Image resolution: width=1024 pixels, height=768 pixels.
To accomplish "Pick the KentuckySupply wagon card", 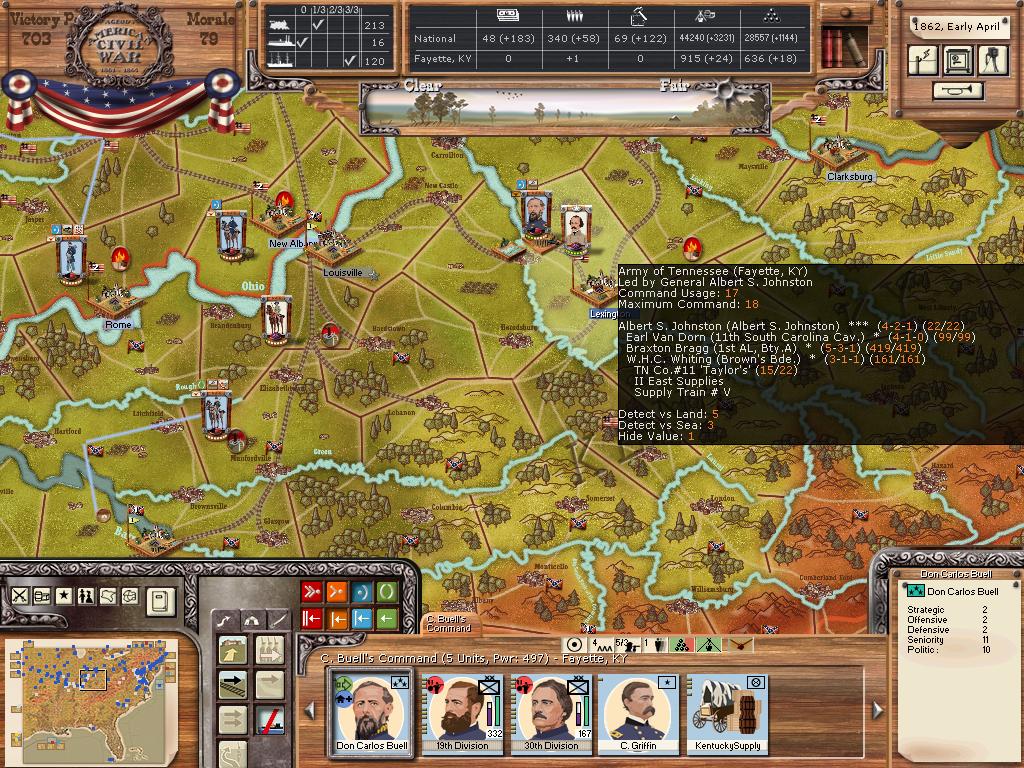I will (727, 714).
